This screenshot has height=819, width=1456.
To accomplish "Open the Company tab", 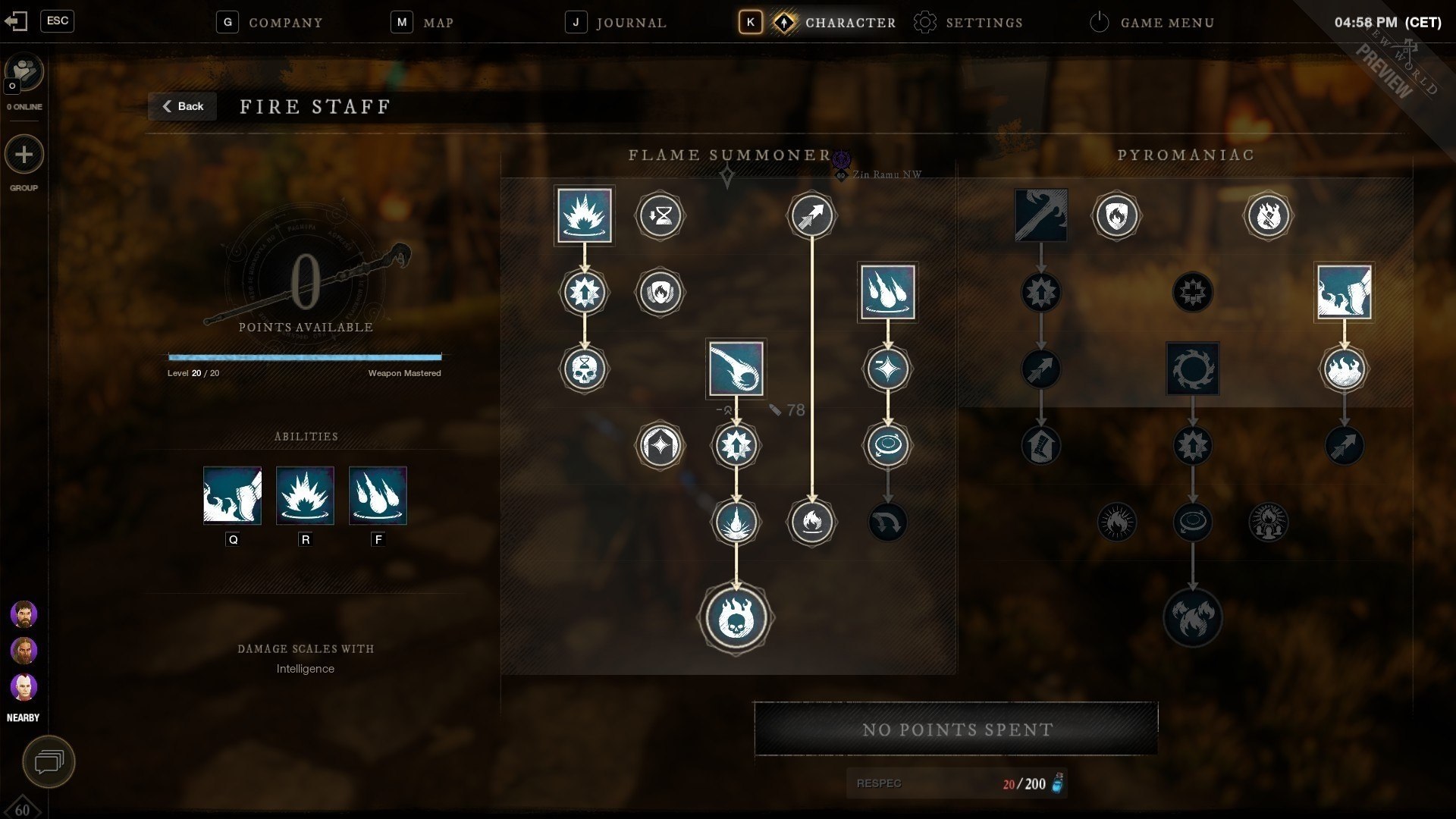I will pos(271,23).
